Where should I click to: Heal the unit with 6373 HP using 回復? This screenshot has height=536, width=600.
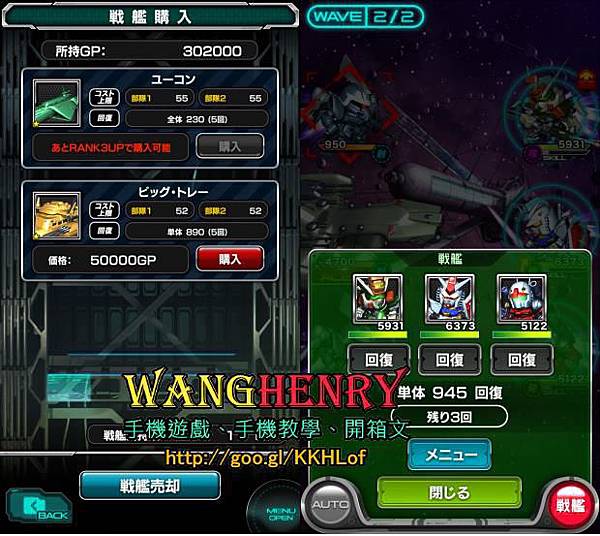tap(447, 359)
